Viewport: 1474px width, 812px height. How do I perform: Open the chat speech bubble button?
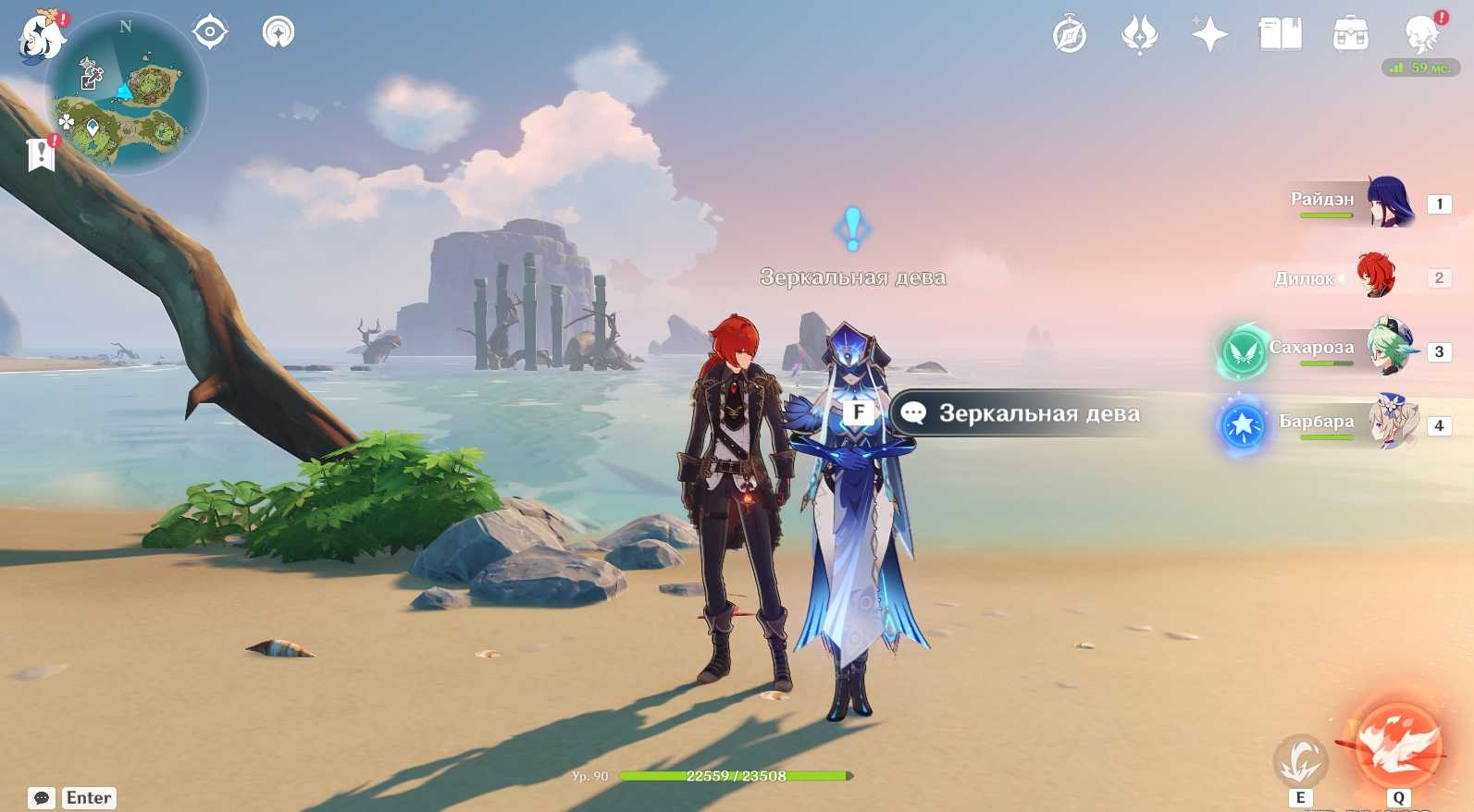pyautogui.click(x=42, y=797)
